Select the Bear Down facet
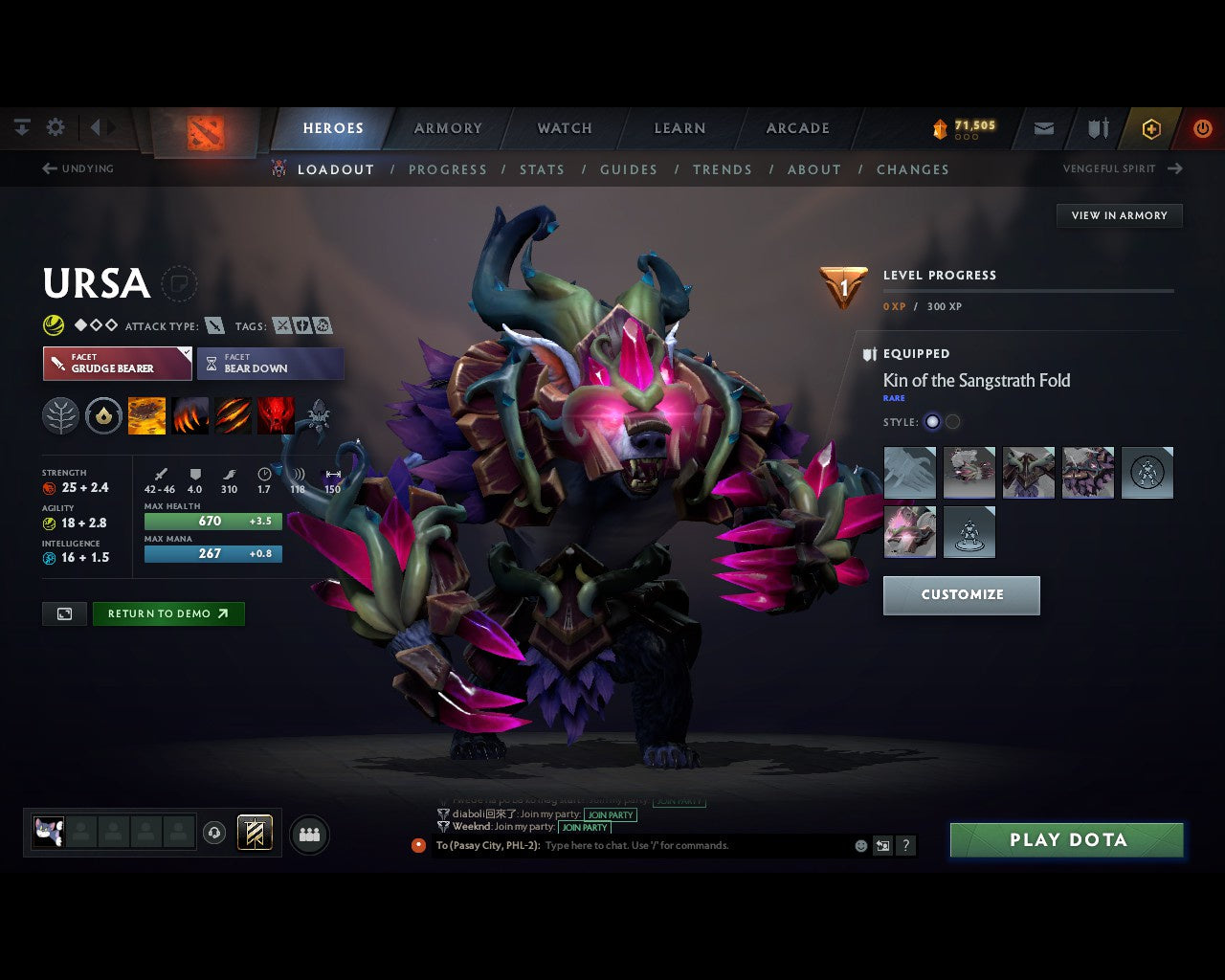This screenshot has height=980, width=1225. coord(270,364)
